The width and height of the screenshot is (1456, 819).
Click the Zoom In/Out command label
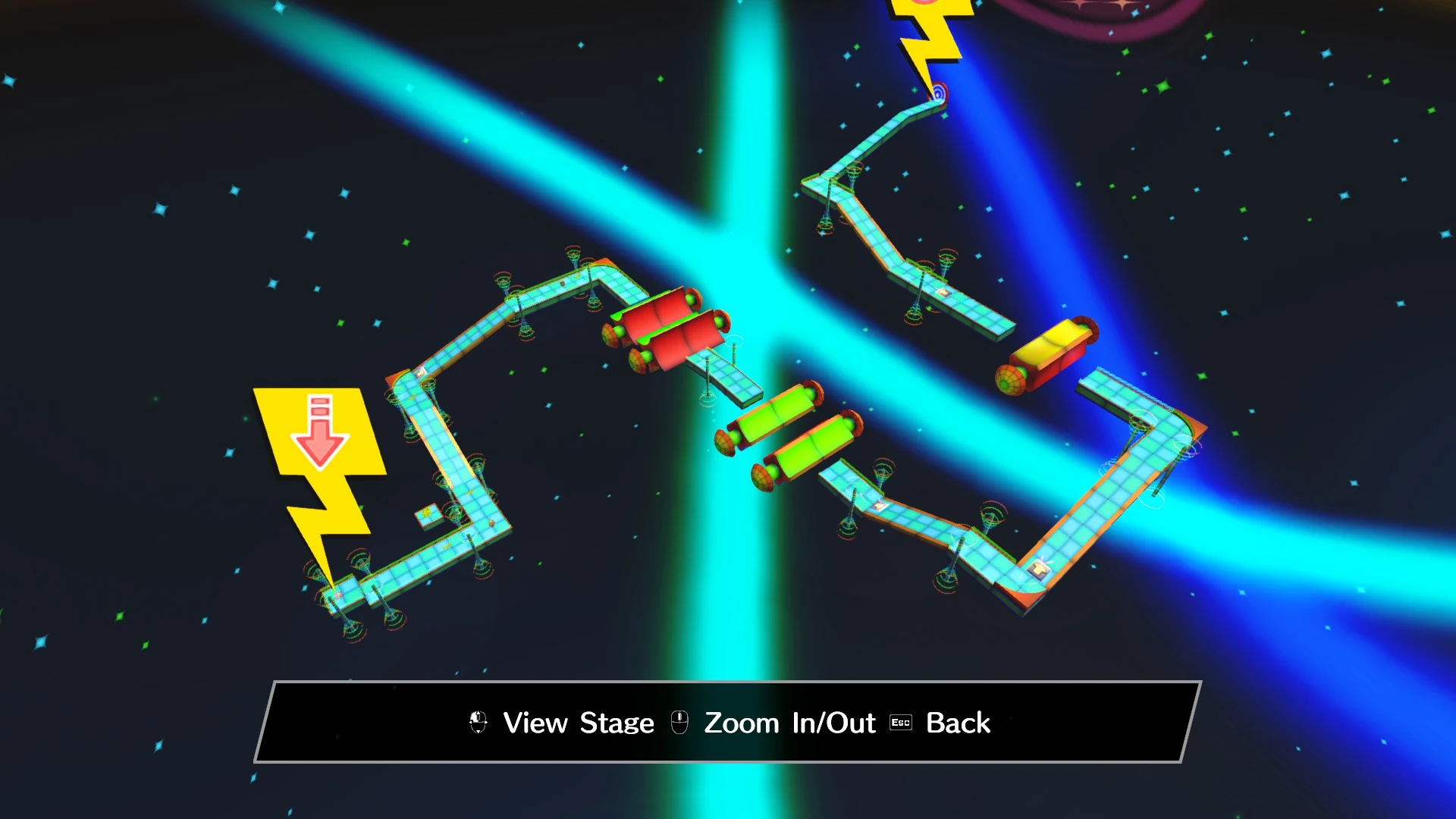(x=789, y=722)
